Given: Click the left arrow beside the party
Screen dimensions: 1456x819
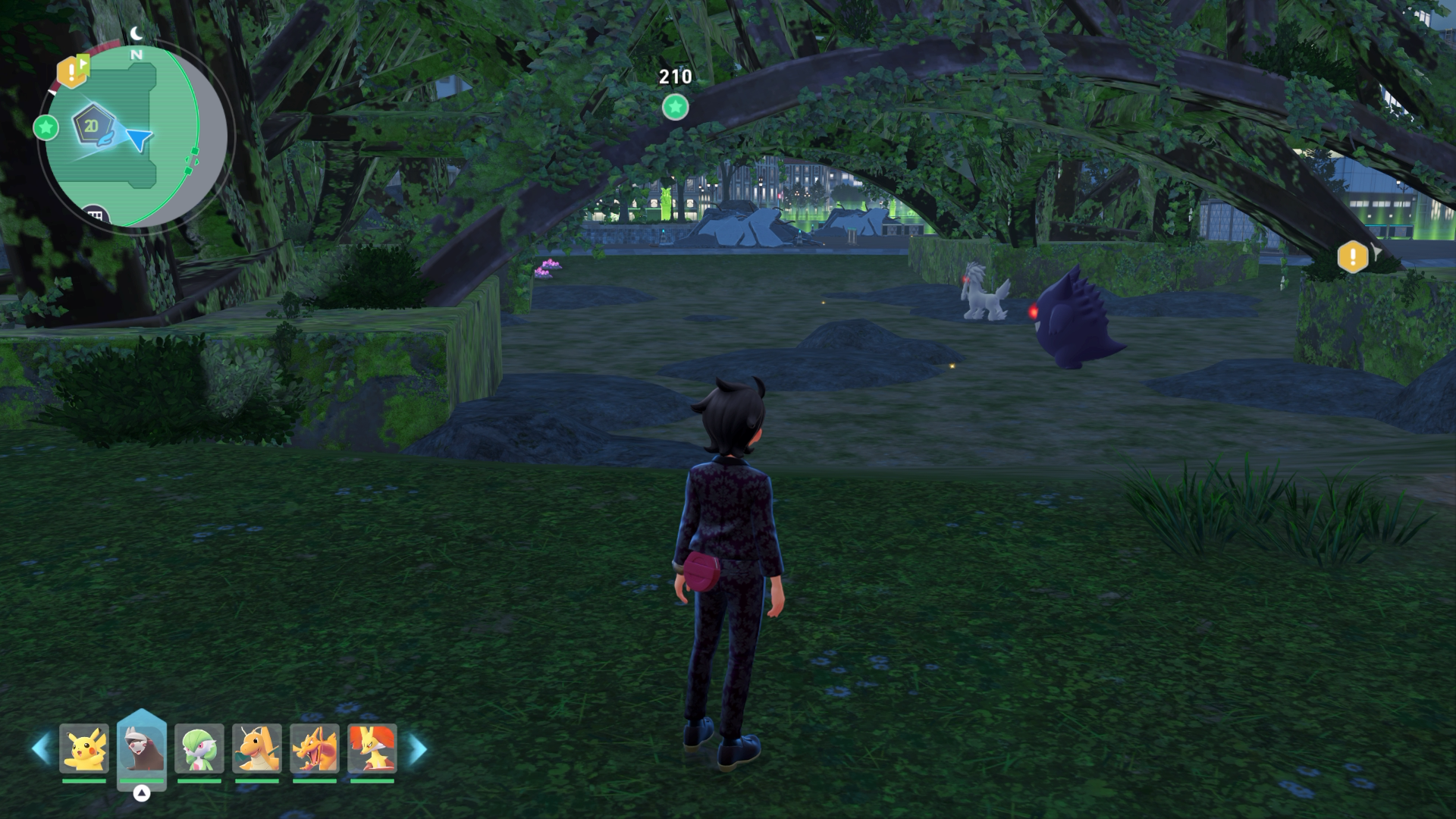Looking at the screenshot, I should click(x=41, y=748).
